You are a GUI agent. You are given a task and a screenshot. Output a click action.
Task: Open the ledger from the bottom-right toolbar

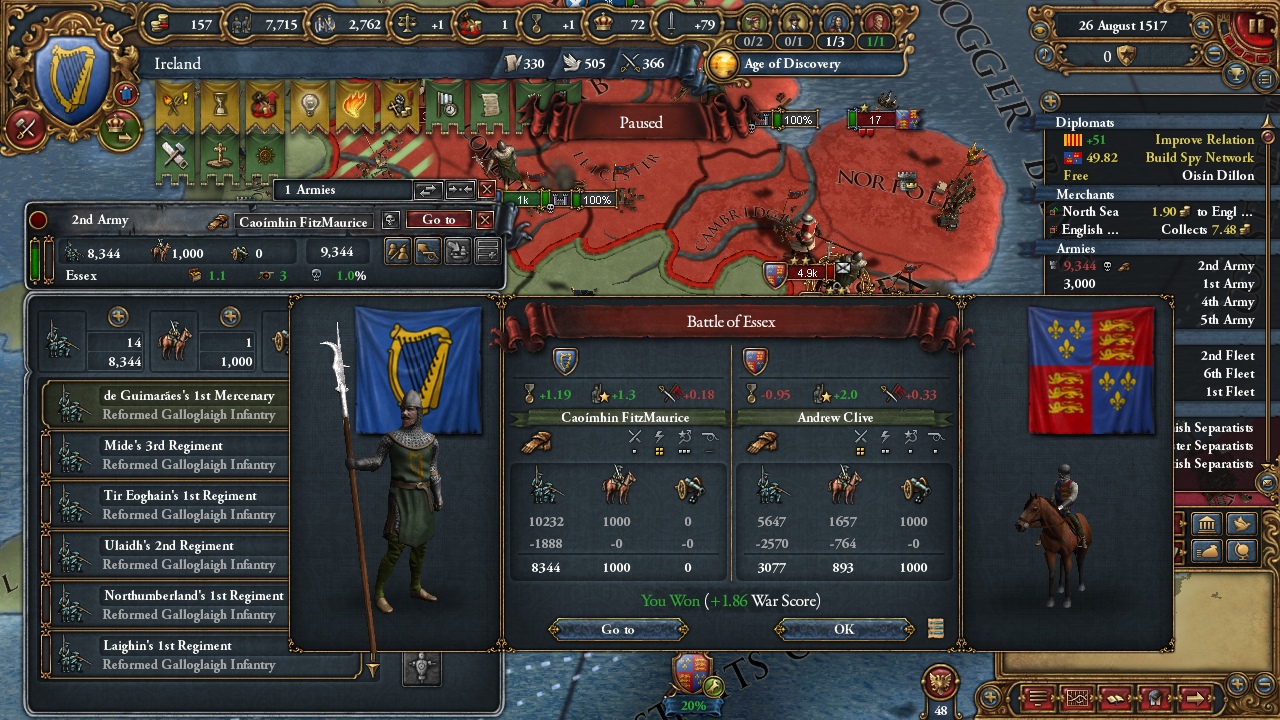click(x=1113, y=697)
